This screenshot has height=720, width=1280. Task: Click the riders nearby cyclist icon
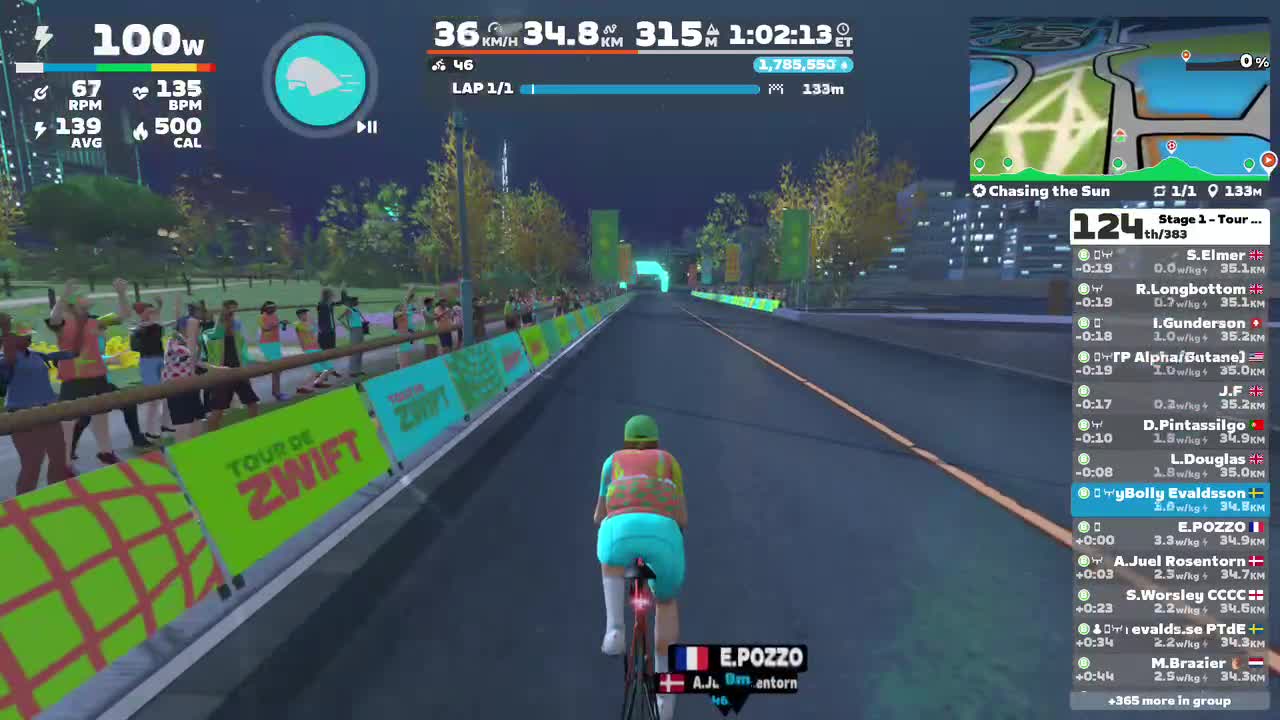coord(439,64)
